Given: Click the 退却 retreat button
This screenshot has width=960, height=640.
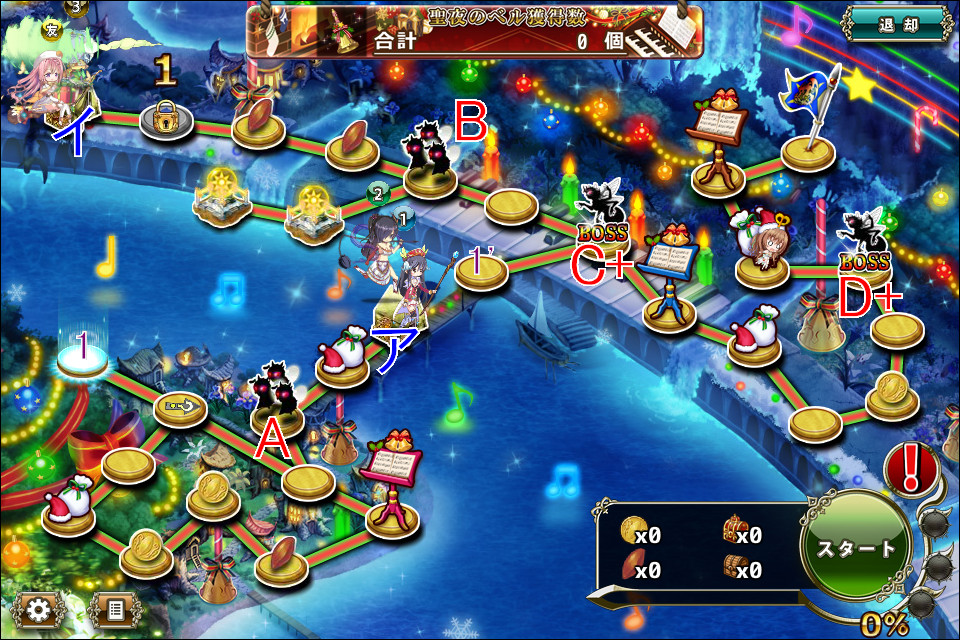Looking at the screenshot, I should click(895, 24).
